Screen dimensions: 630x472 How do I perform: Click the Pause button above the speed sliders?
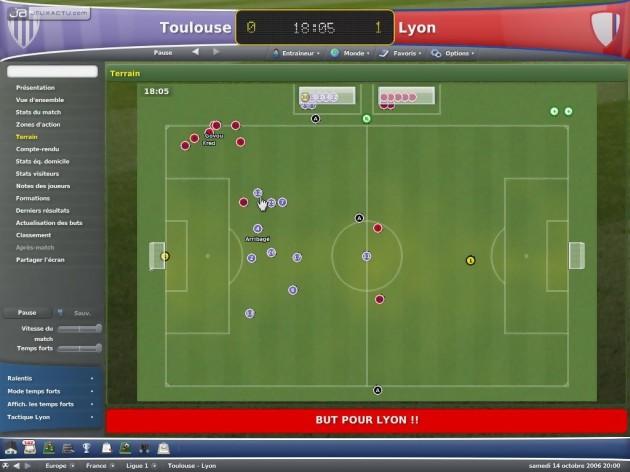point(27,313)
